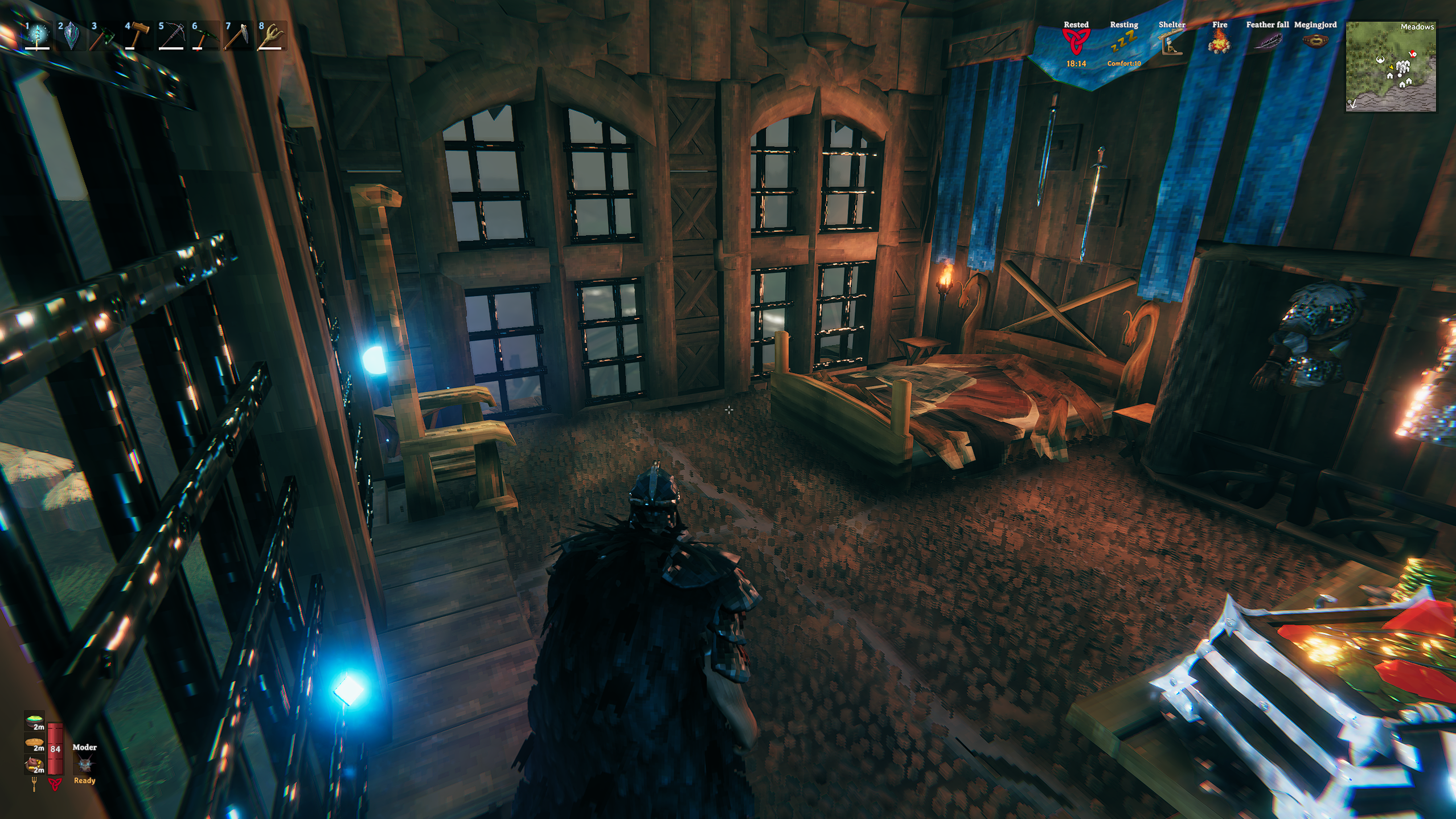Inspect the Shelter status icon

1171,42
